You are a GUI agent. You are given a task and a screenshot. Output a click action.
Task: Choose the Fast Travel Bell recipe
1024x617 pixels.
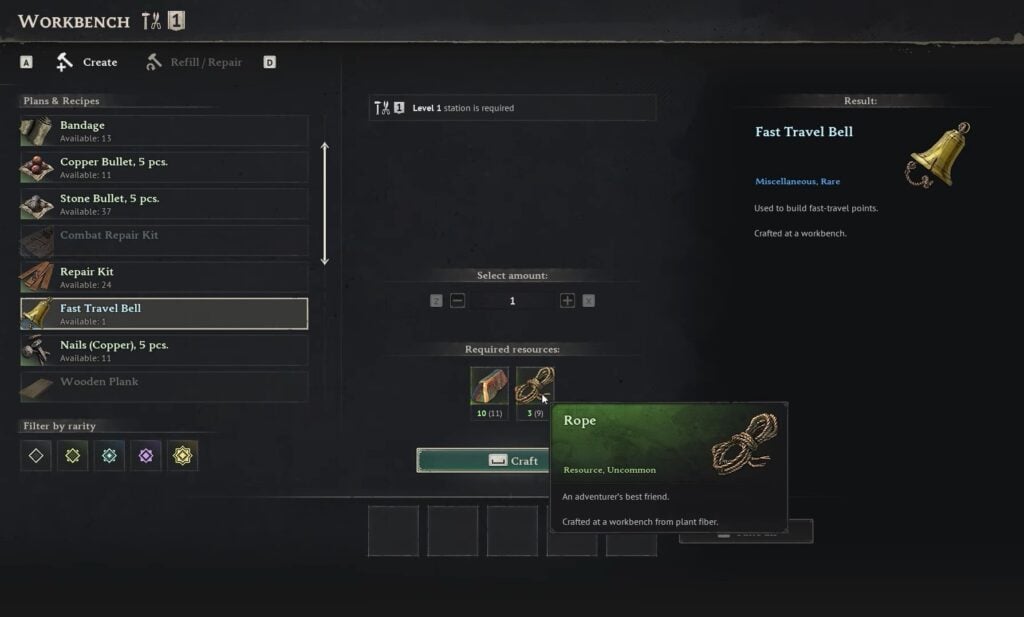[164, 313]
